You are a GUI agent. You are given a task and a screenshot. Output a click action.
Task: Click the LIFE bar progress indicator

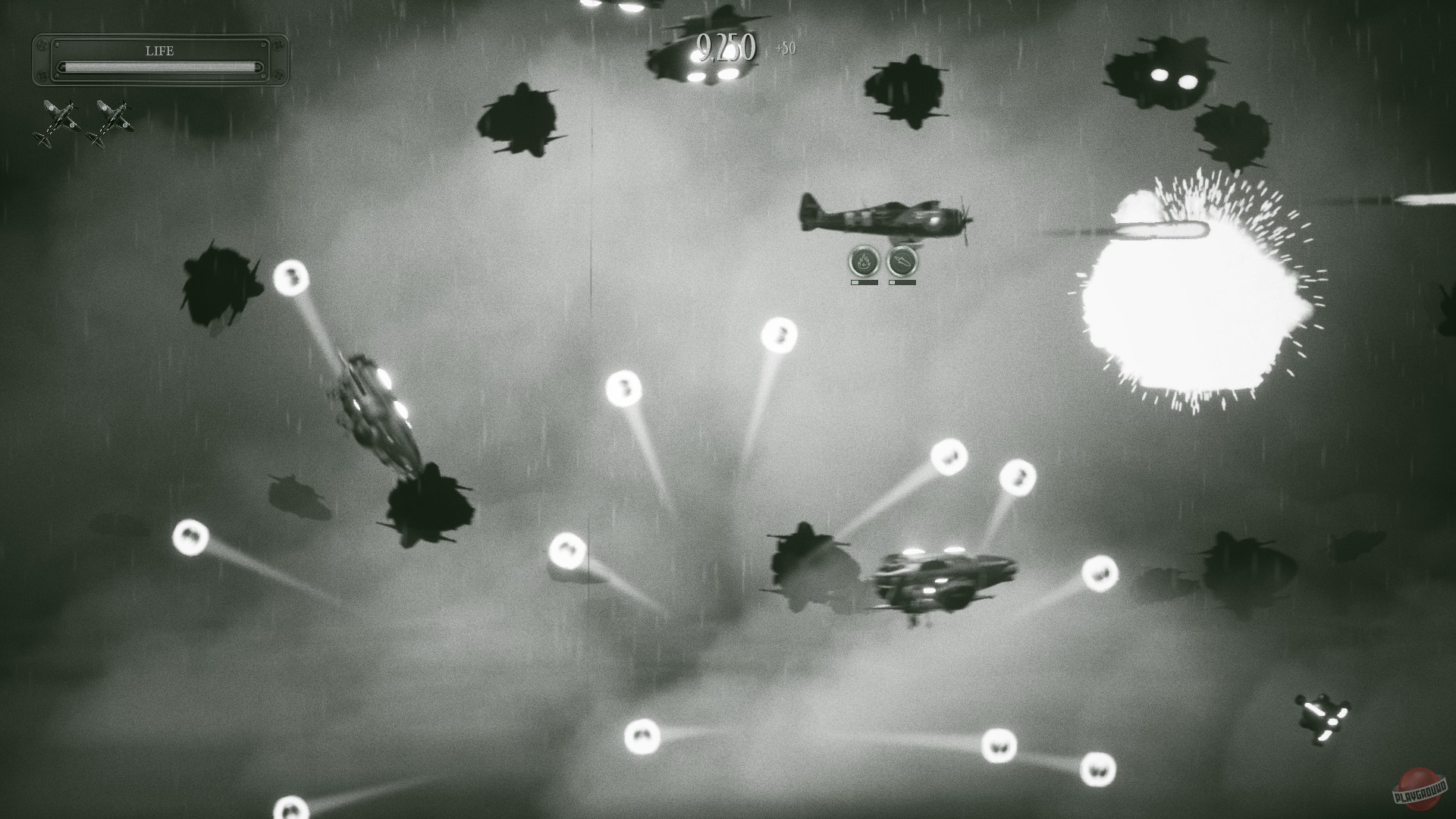pyautogui.click(x=159, y=67)
